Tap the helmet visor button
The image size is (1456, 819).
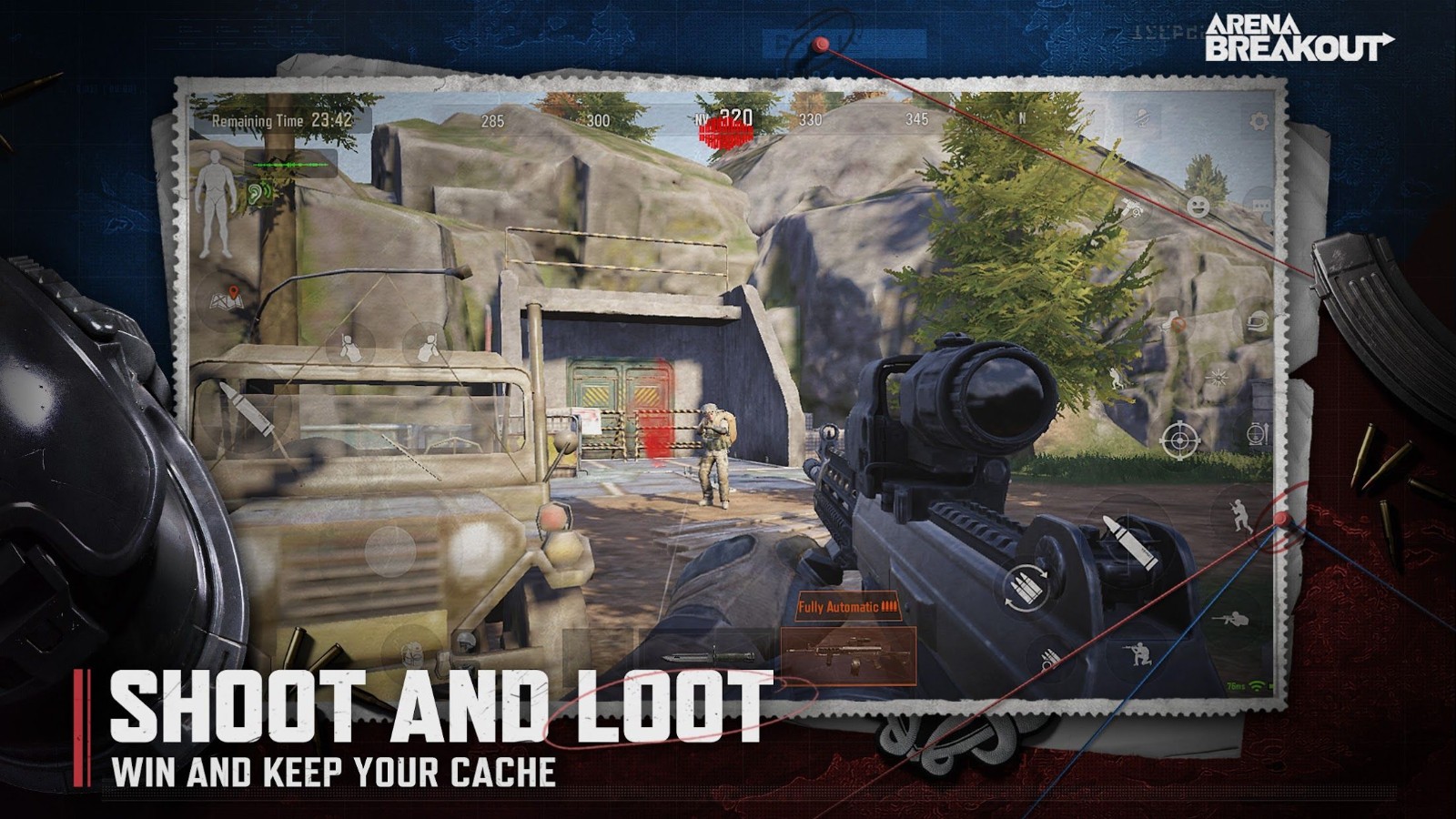click(1259, 321)
